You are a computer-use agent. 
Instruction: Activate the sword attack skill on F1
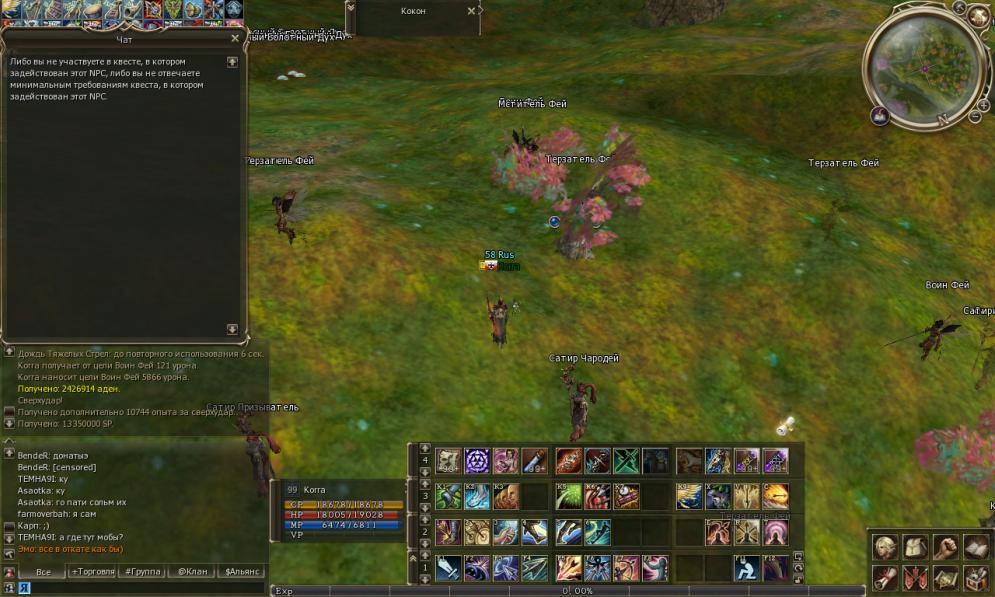pos(449,568)
